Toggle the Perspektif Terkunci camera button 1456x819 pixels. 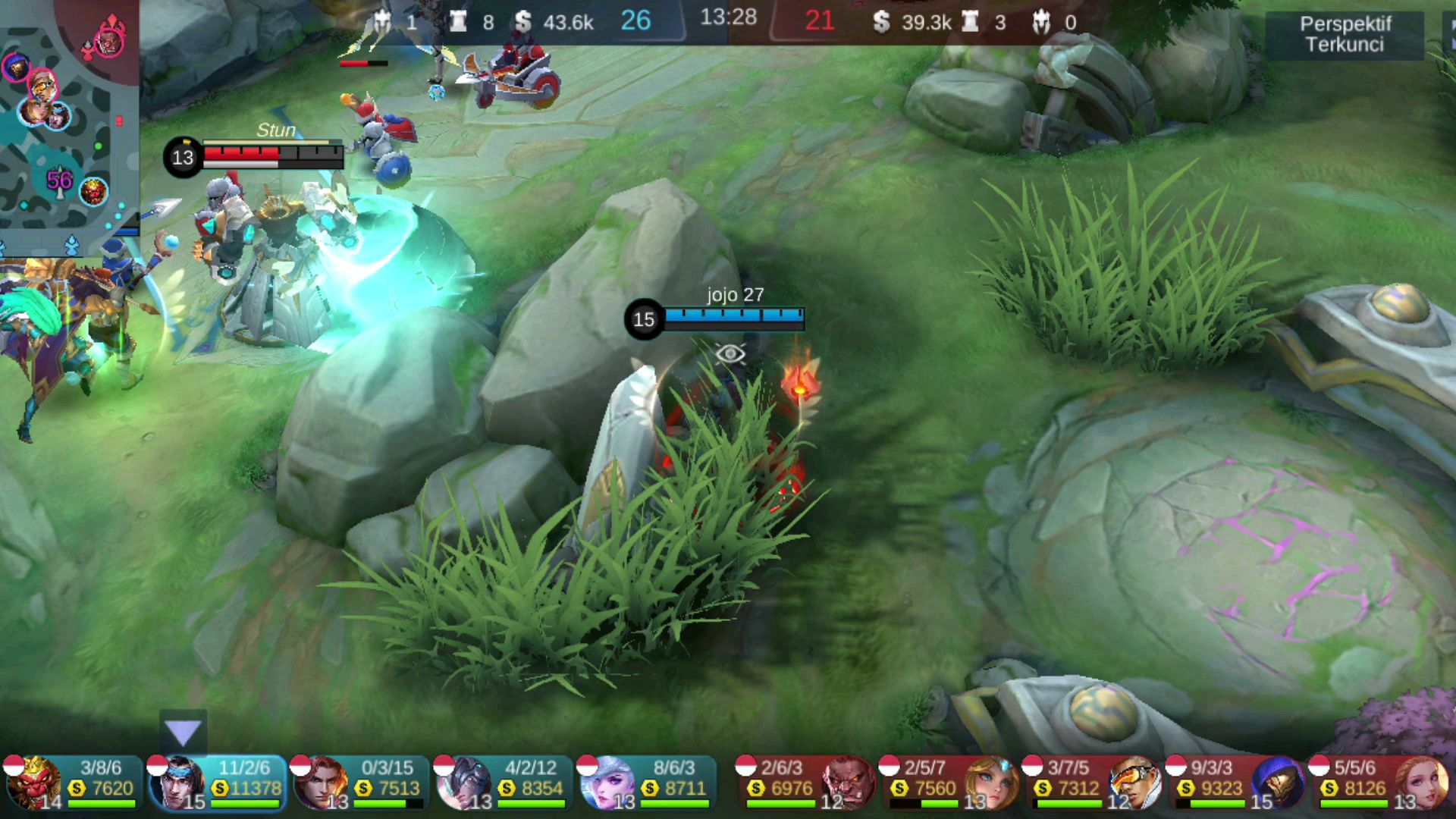tap(1345, 34)
